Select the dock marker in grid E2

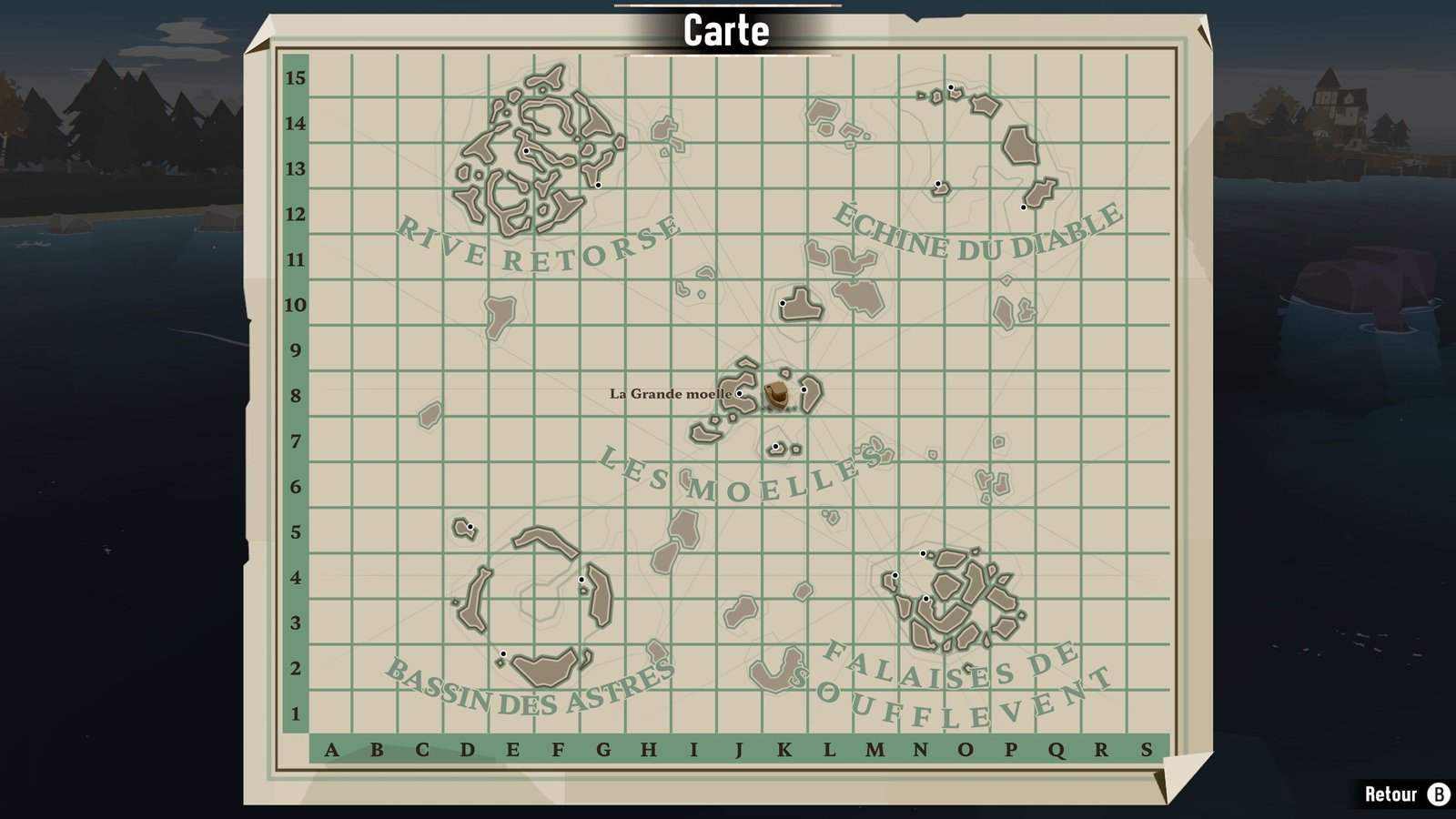503,654
